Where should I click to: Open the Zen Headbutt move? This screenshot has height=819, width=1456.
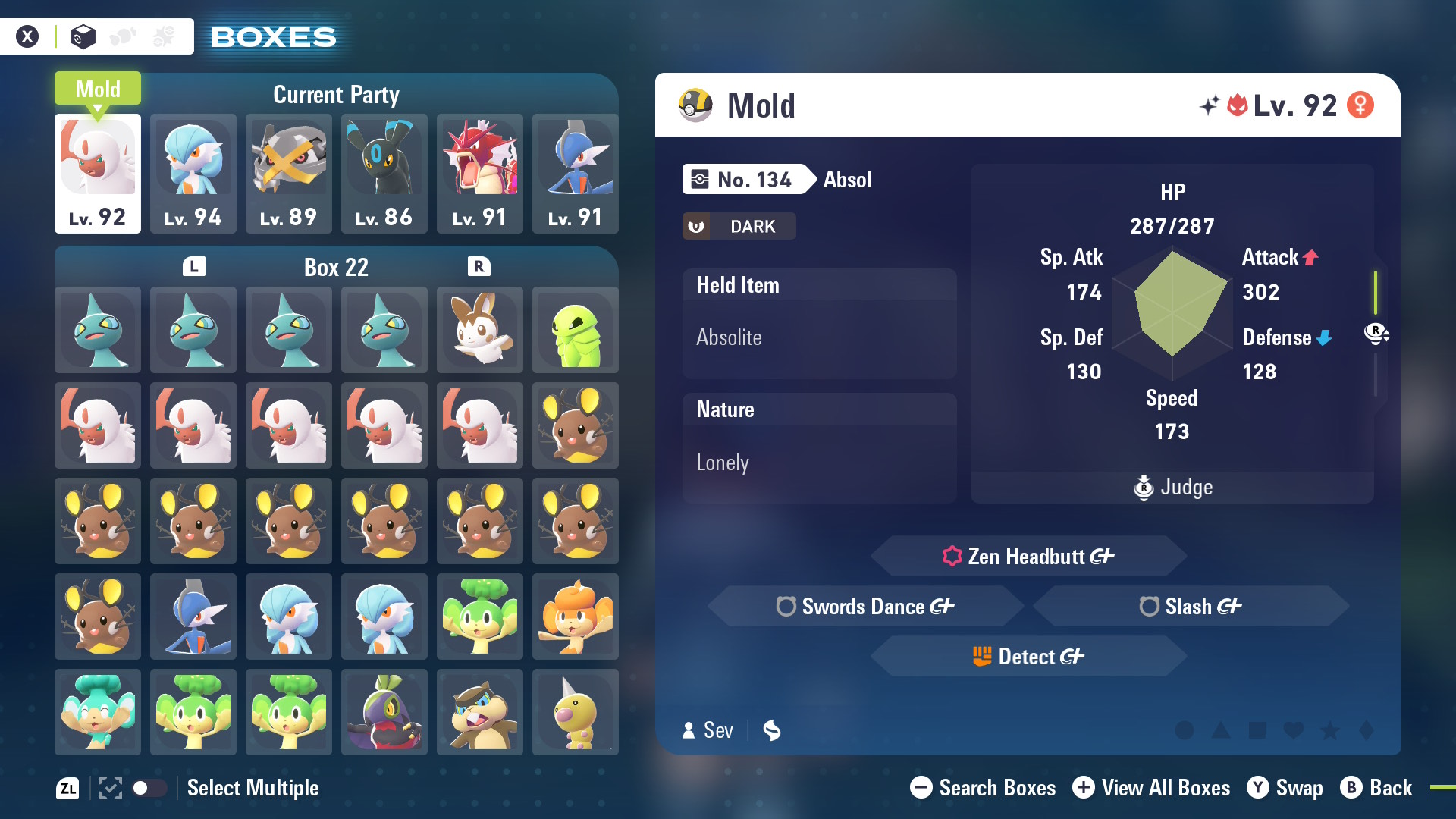[1028, 557]
